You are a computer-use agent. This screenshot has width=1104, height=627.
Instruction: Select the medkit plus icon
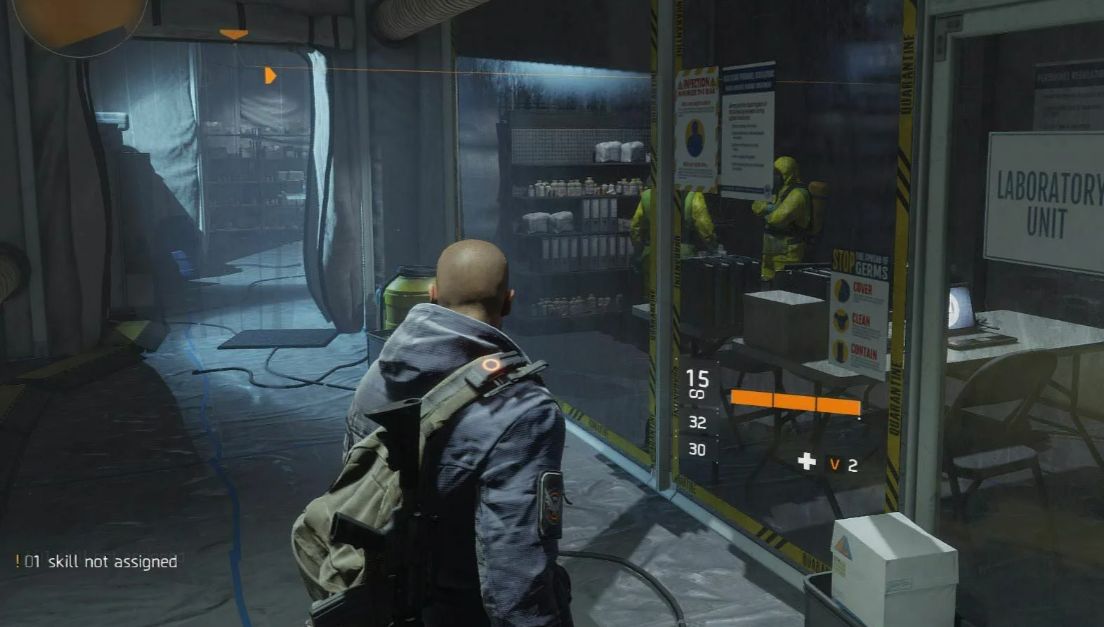tap(806, 461)
